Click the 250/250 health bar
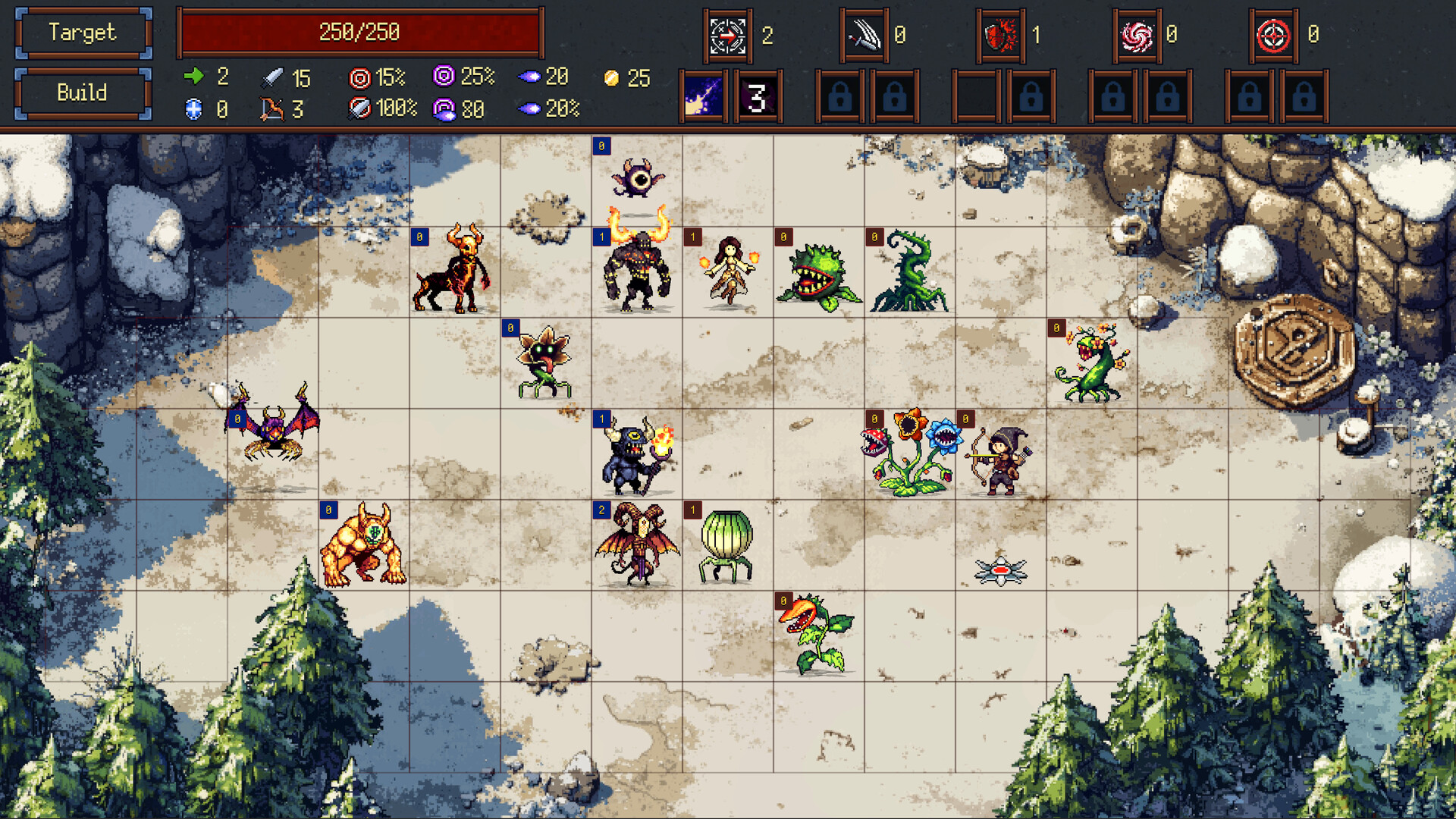This screenshot has width=1456, height=819. coord(358,32)
